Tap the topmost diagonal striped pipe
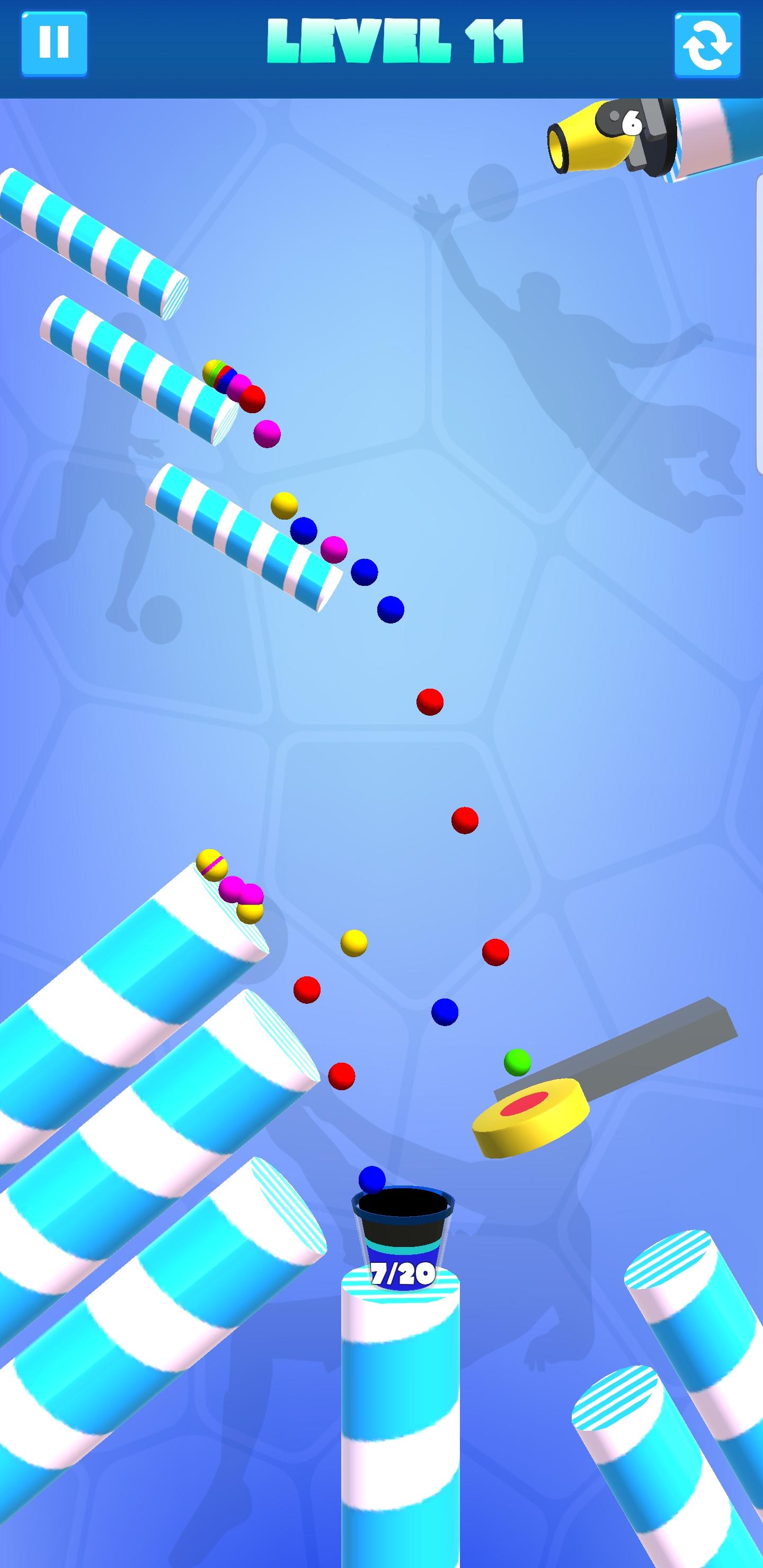 click(91, 237)
